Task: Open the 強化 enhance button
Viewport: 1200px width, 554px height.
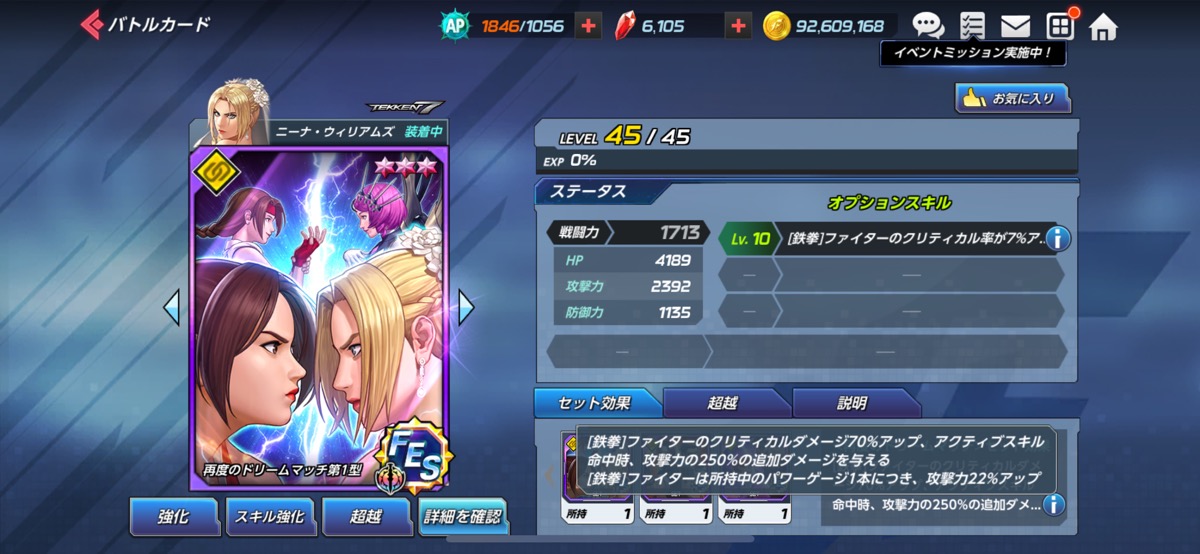Action: [x=173, y=516]
